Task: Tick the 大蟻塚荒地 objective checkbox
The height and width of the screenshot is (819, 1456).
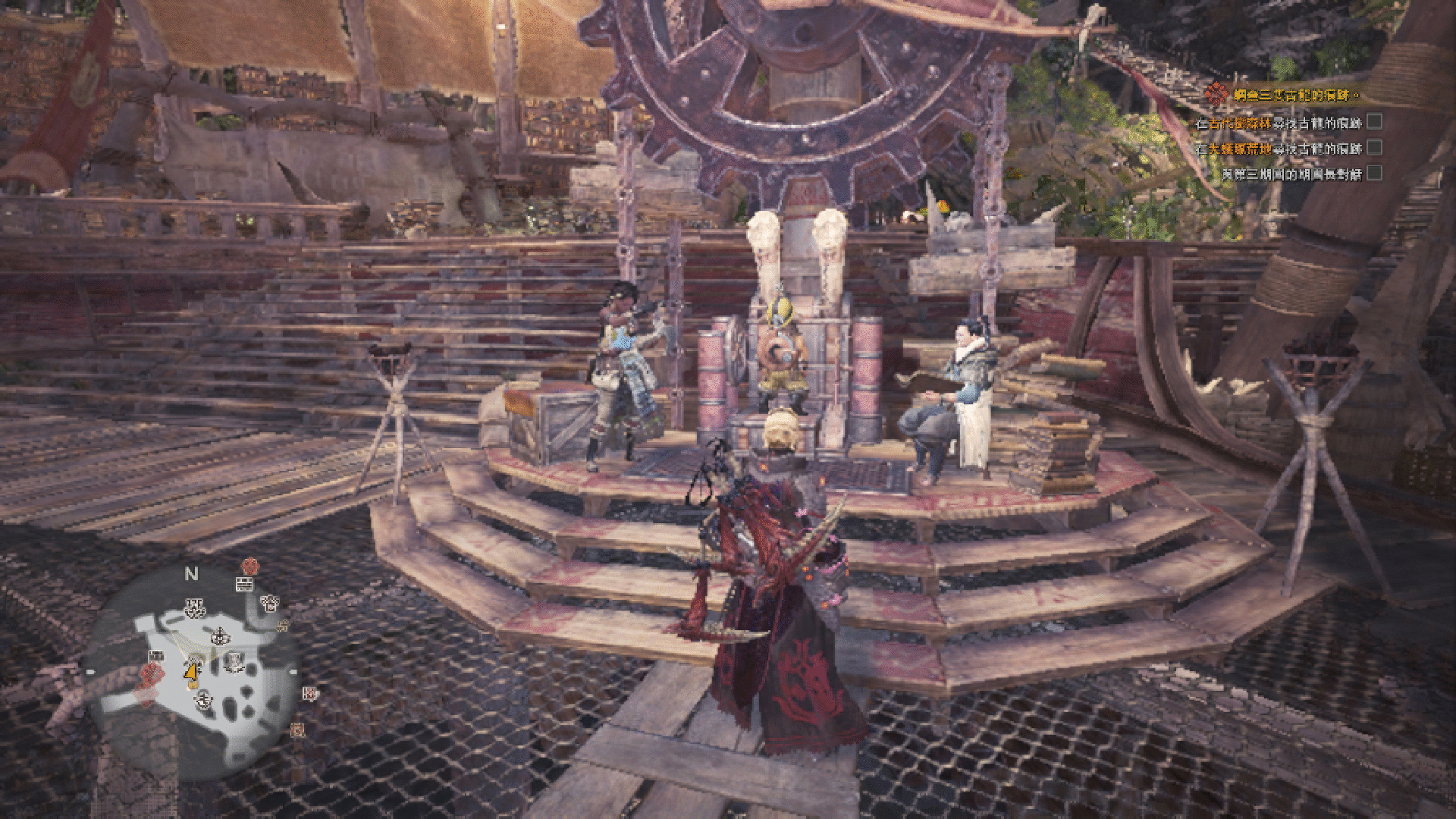Action: (x=1374, y=148)
